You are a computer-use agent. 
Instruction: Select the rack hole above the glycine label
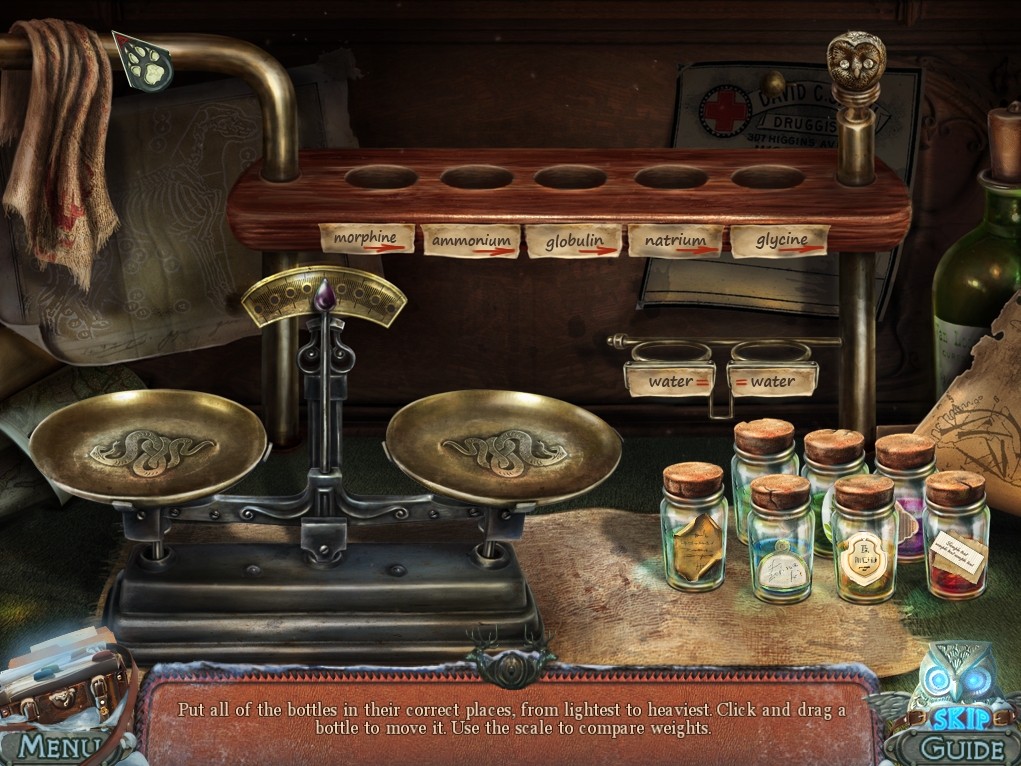(767, 179)
